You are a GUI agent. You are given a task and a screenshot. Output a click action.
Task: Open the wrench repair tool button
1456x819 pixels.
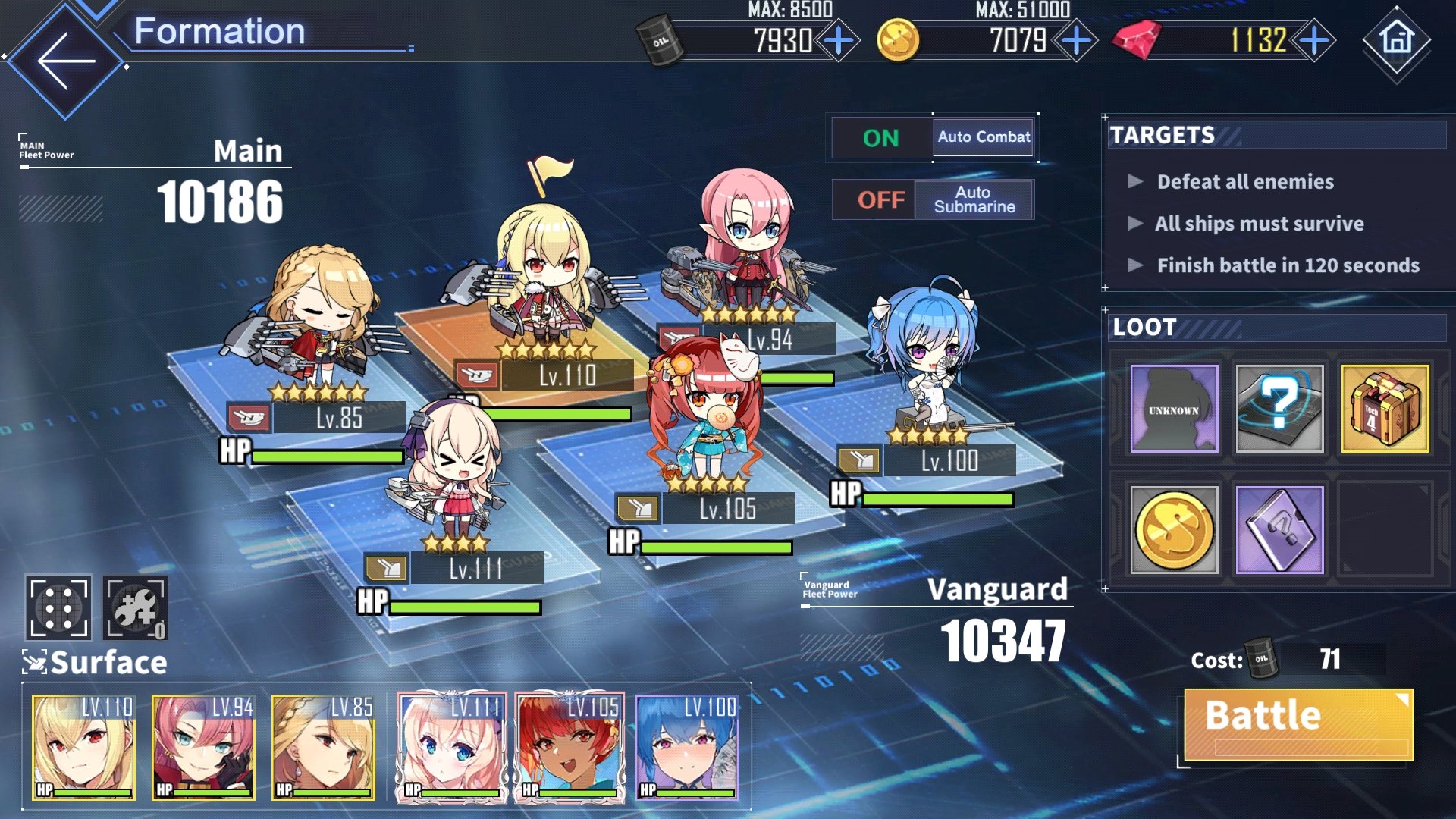pos(135,607)
